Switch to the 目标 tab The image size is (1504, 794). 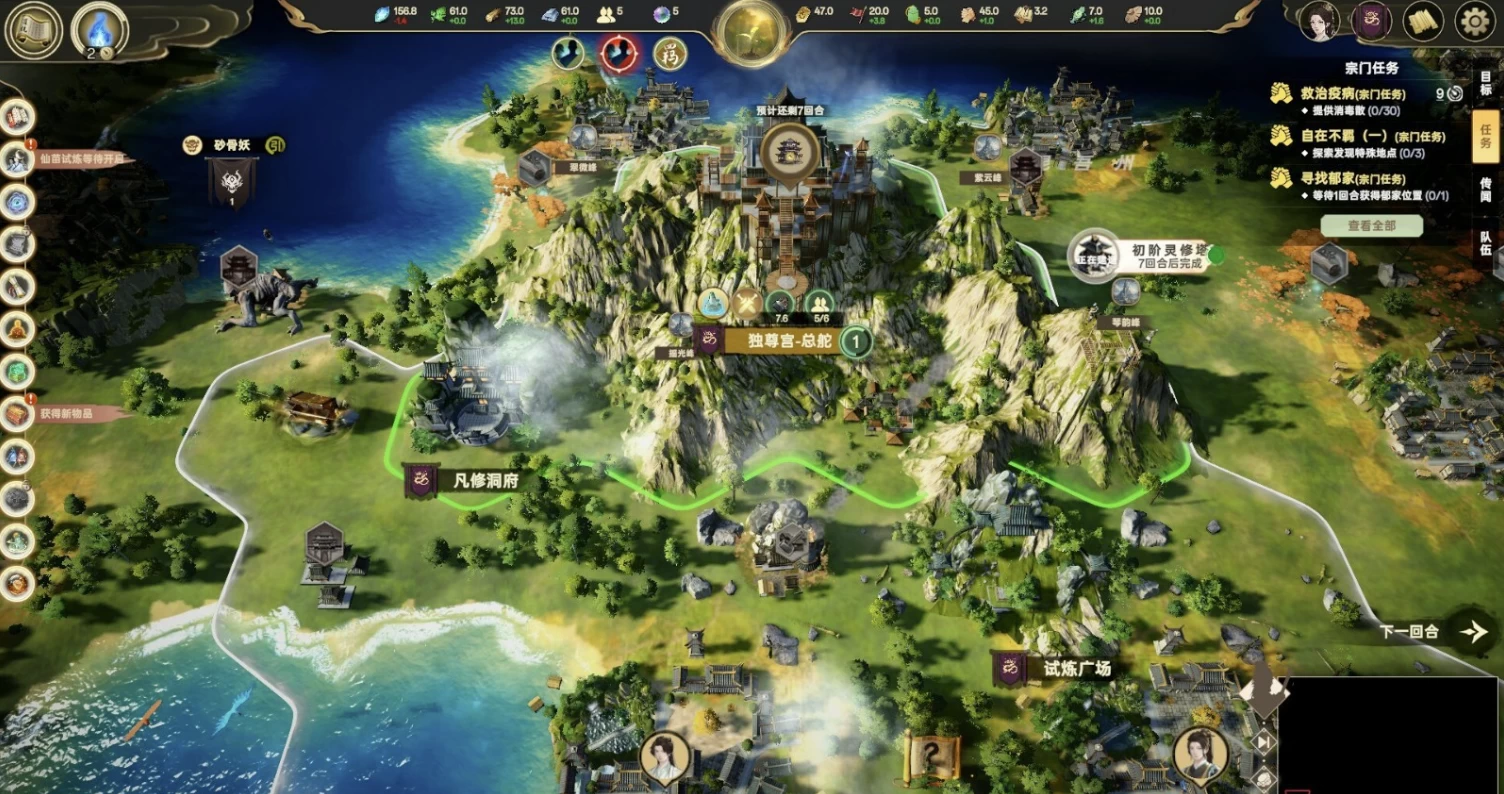[x=1486, y=82]
